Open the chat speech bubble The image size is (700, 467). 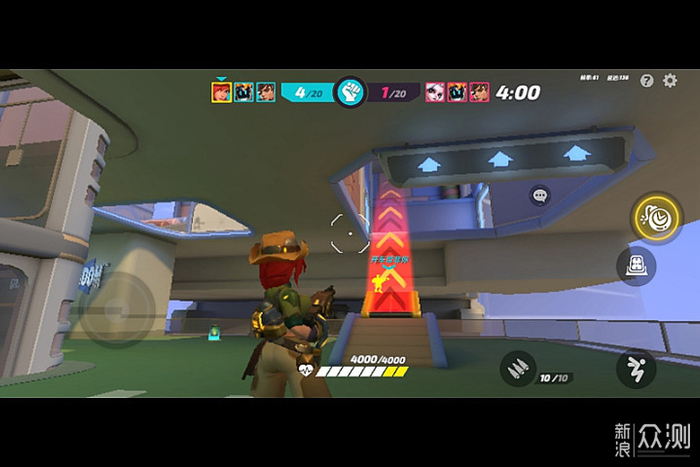(540, 196)
